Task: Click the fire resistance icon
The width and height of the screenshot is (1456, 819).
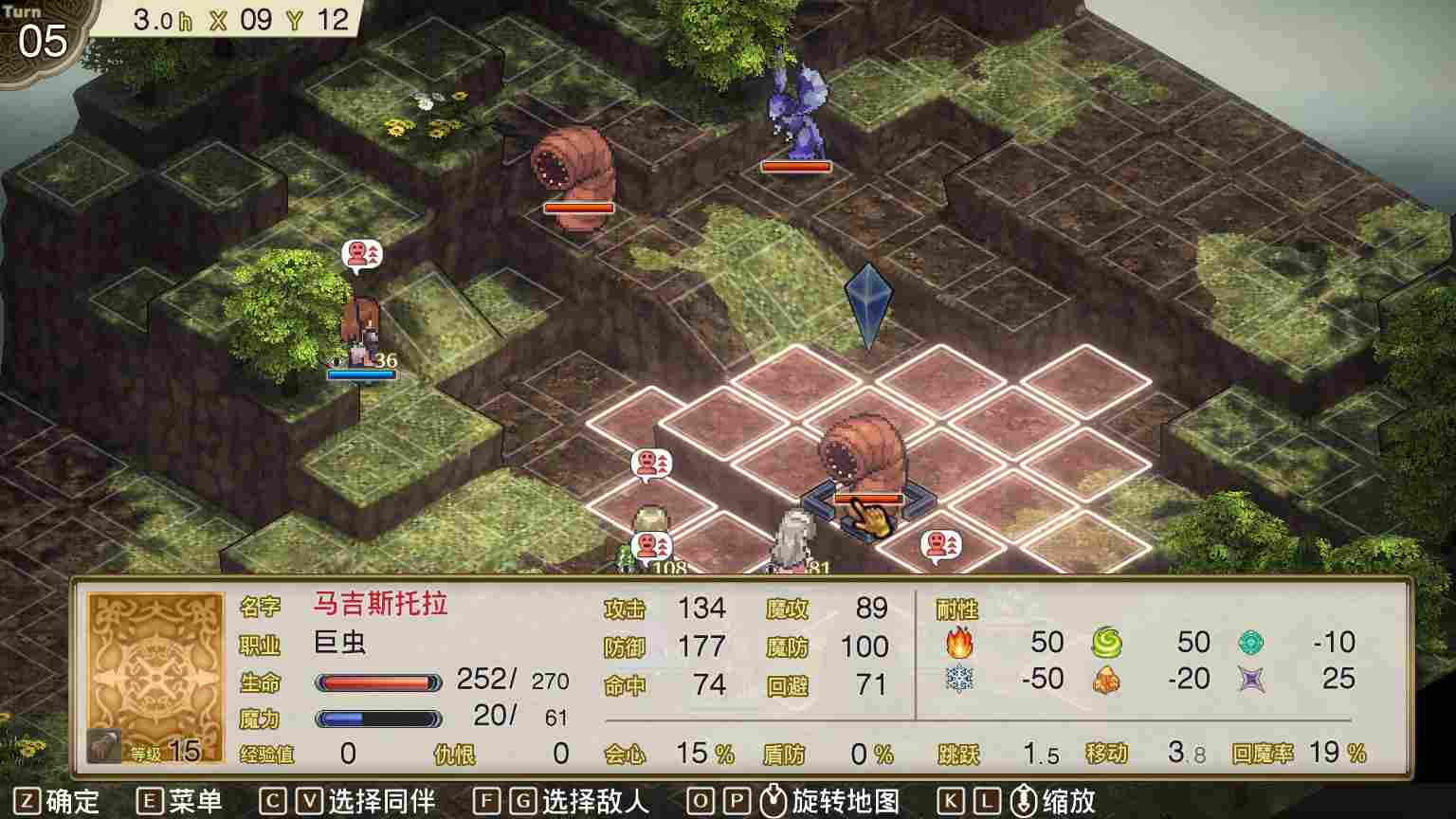Action: (x=960, y=643)
